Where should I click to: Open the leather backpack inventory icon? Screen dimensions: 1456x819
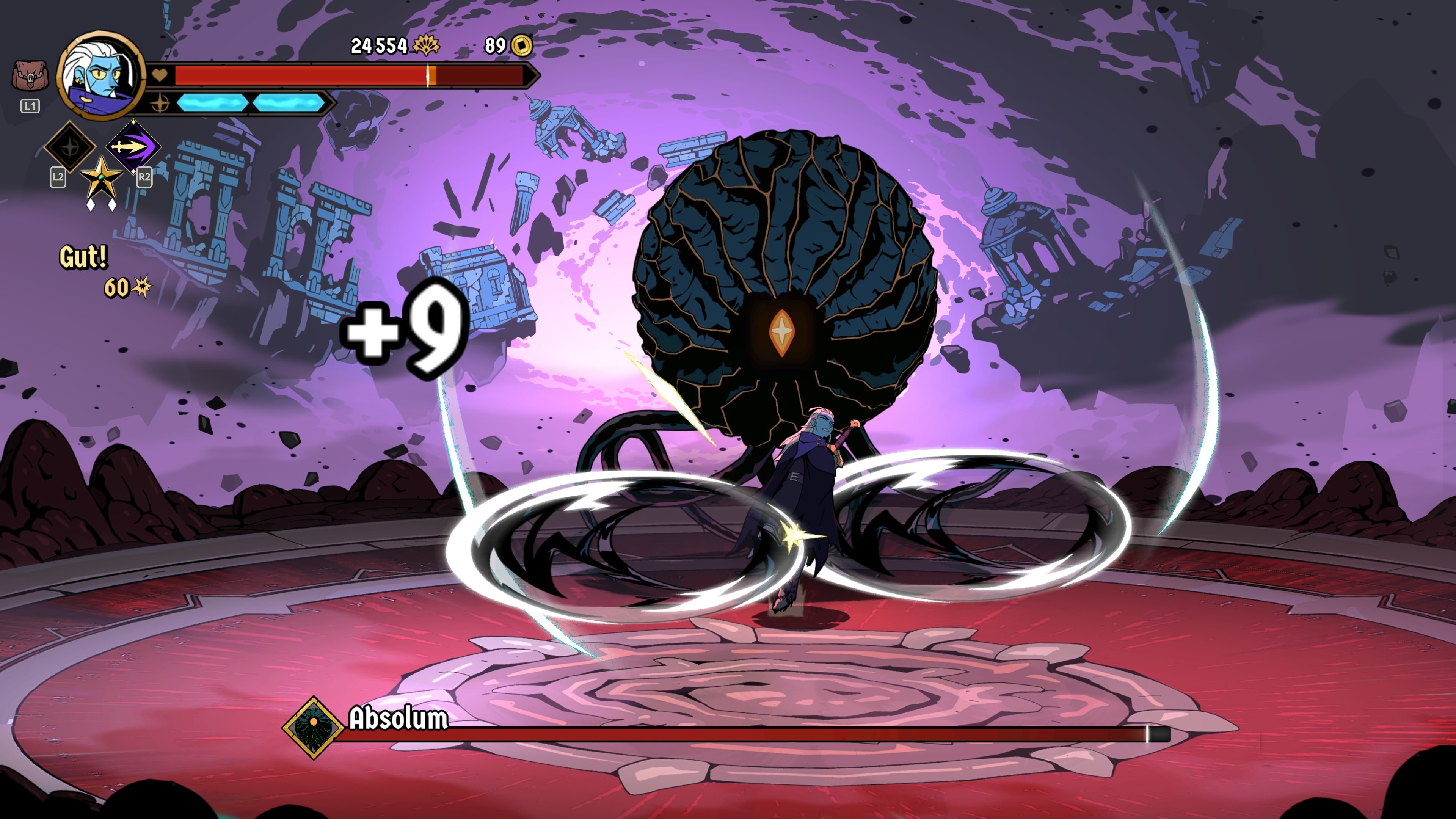(x=30, y=77)
